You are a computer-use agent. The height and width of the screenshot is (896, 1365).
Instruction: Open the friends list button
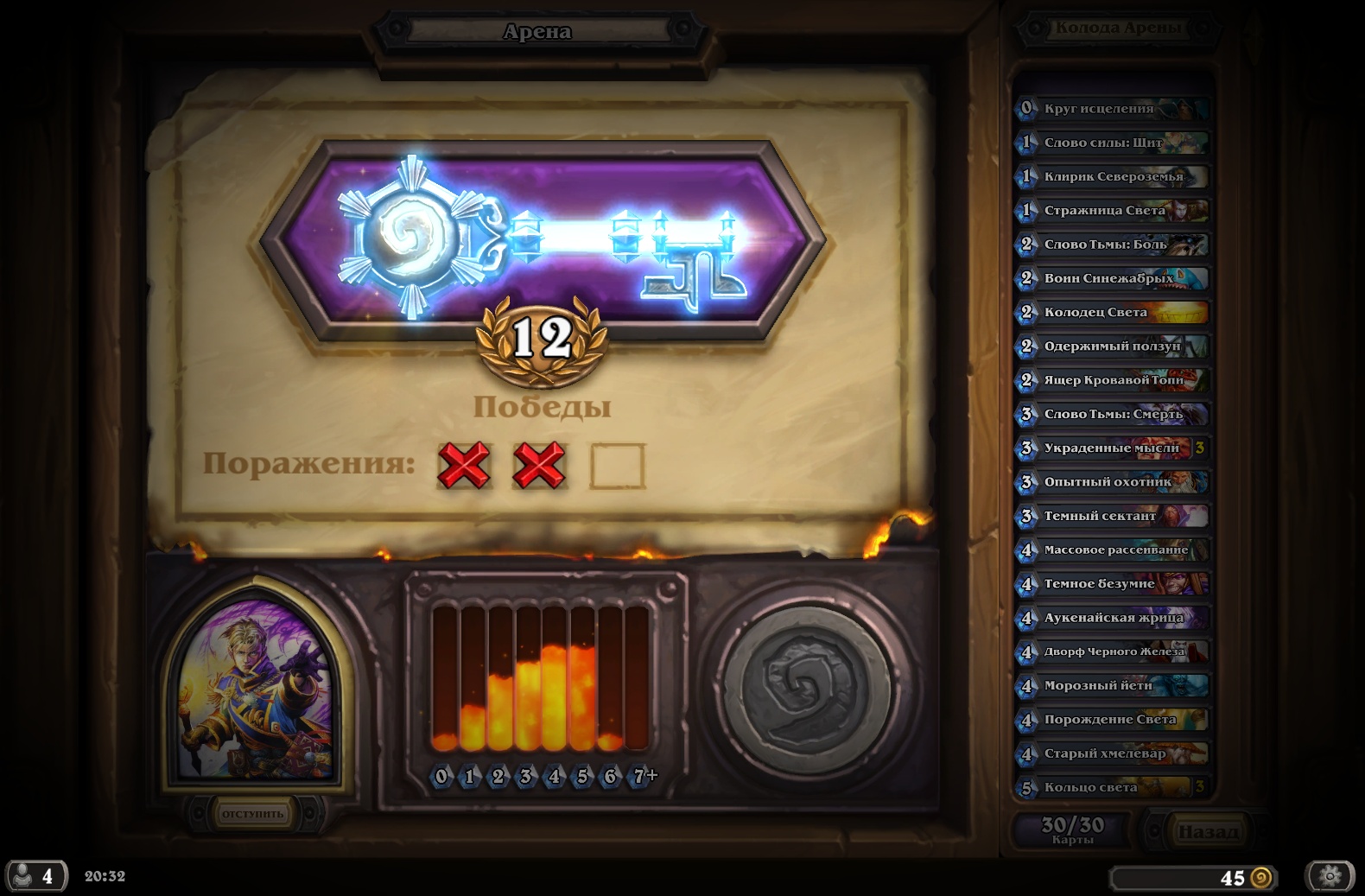tap(36, 876)
